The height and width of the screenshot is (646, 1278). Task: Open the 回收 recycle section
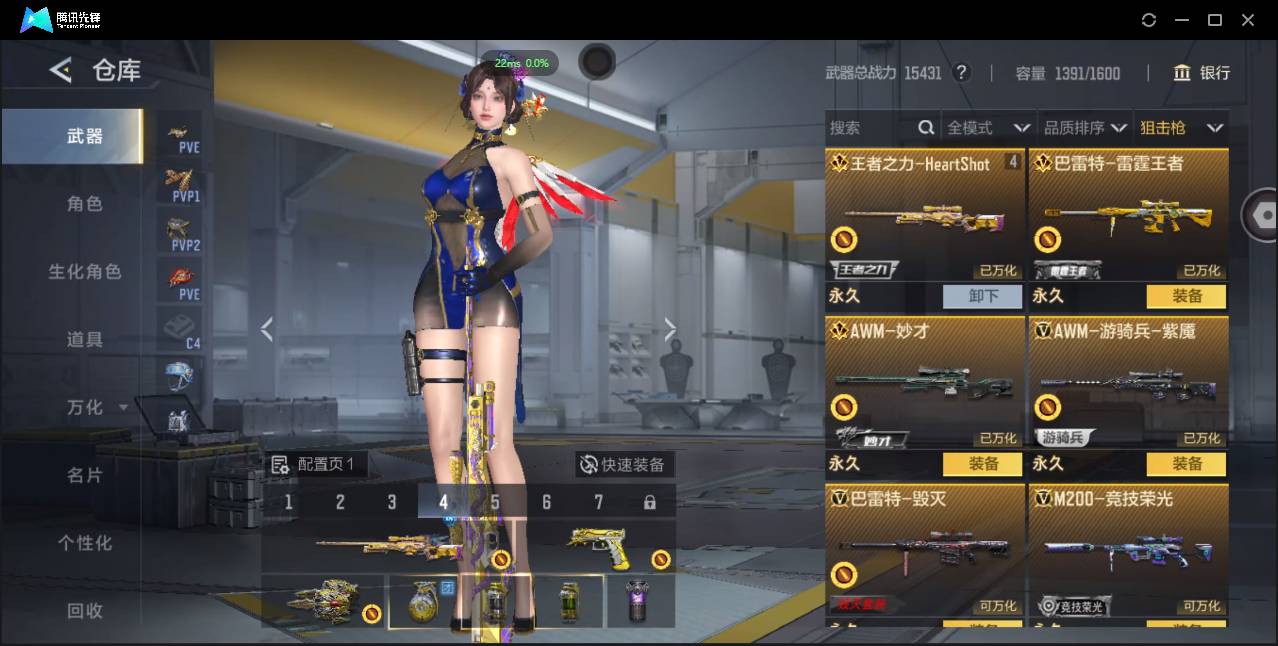pyautogui.click(x=85, y=610)
